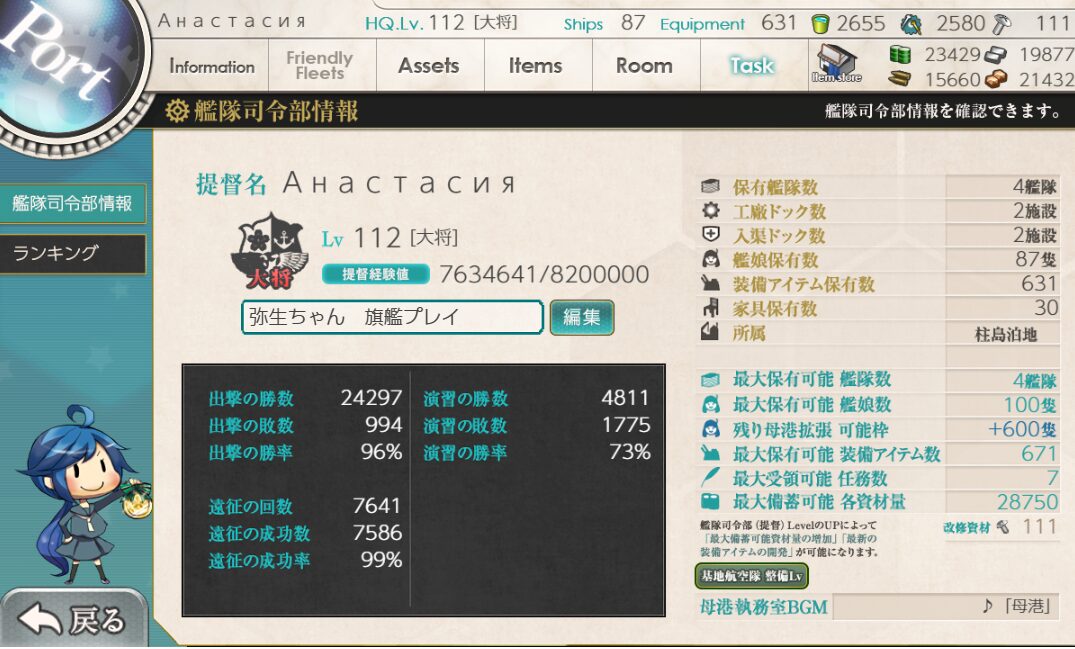Viewport: 1075px width, 649px height.
Task: Enter the Room menu
Action: (x=644, y=66)
